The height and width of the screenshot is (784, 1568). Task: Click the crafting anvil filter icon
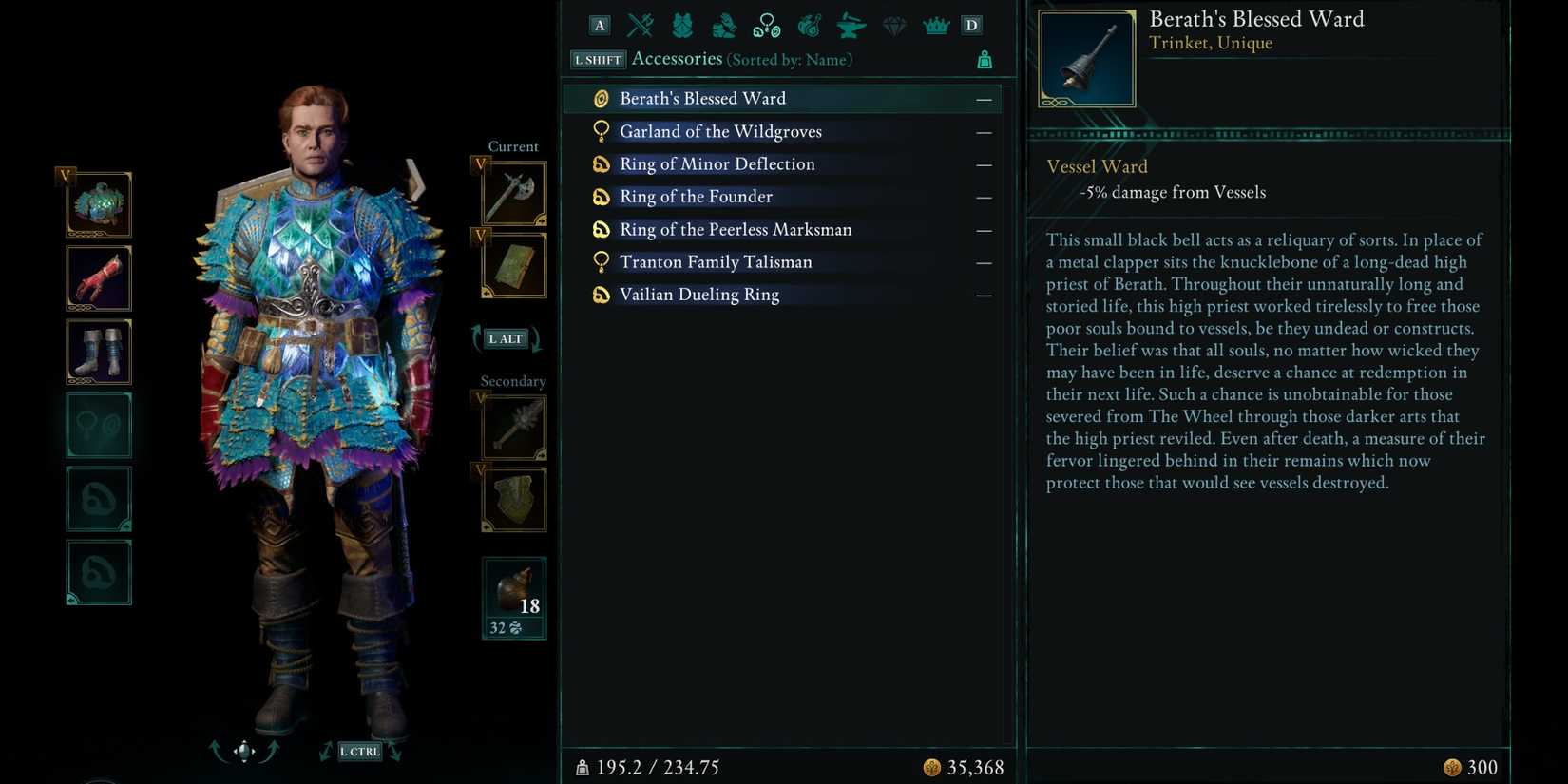point(849,25)
